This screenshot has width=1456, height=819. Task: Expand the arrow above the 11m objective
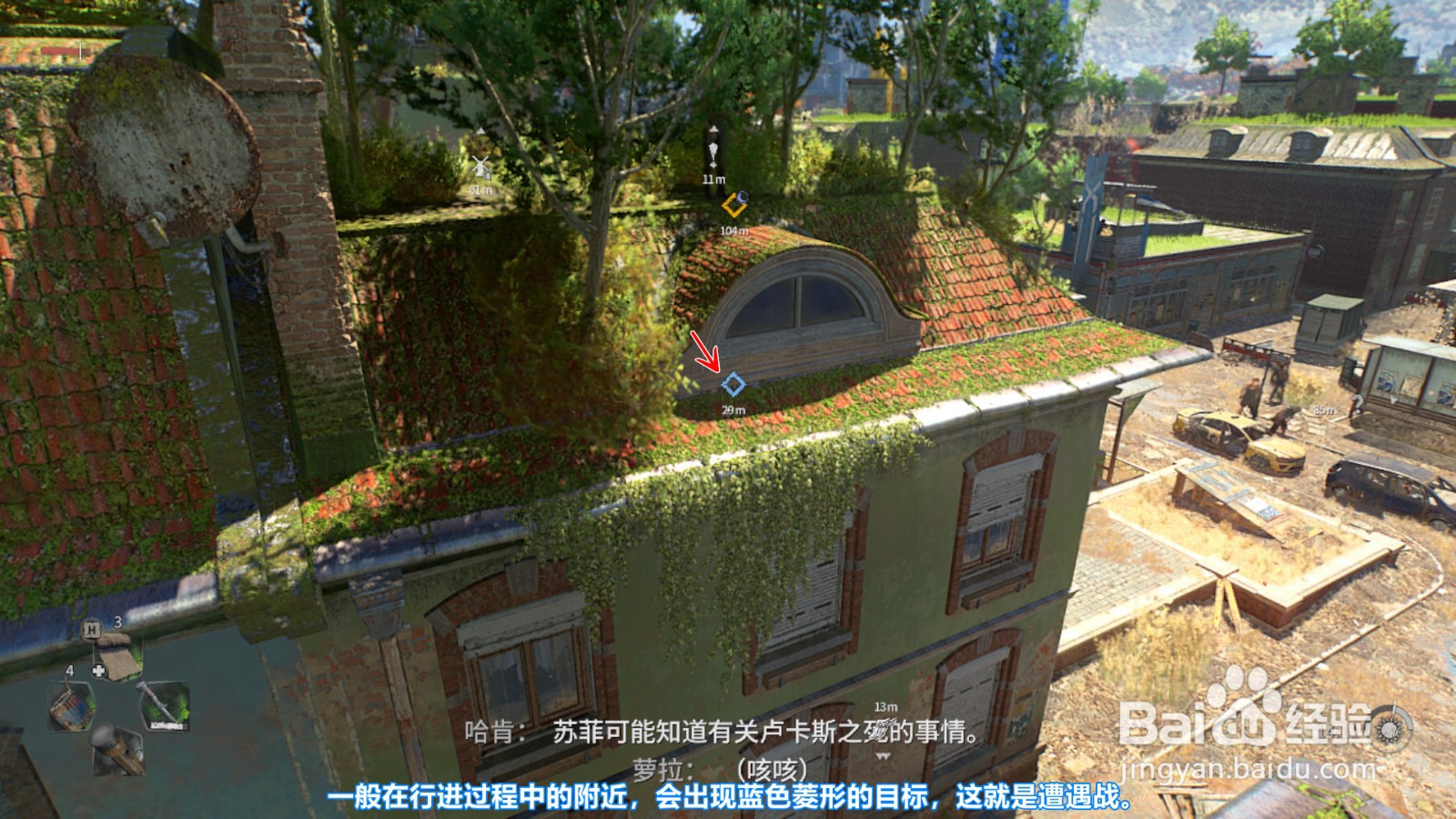pos(713,128)
